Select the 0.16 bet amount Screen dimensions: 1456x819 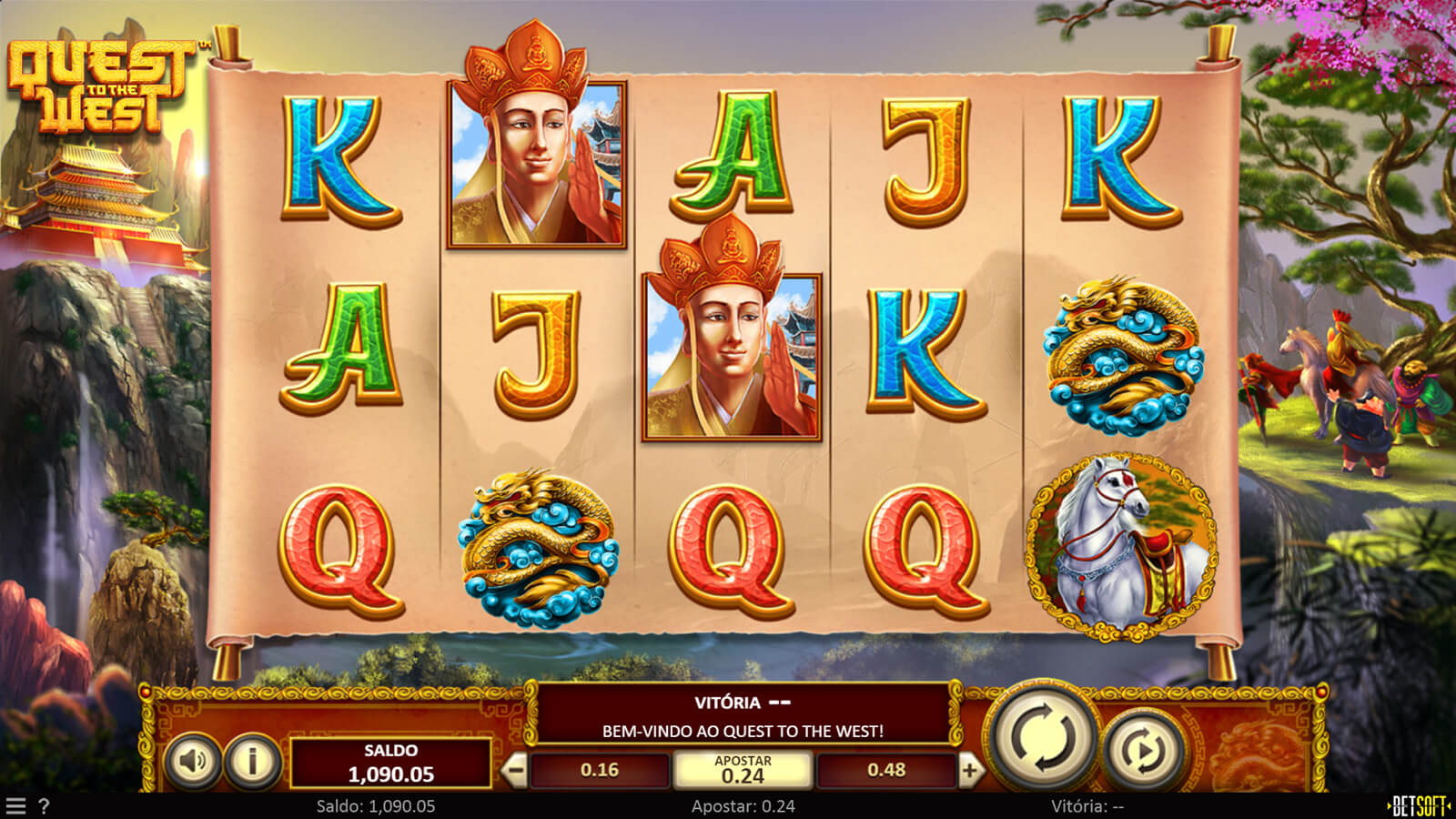point(600,771)
